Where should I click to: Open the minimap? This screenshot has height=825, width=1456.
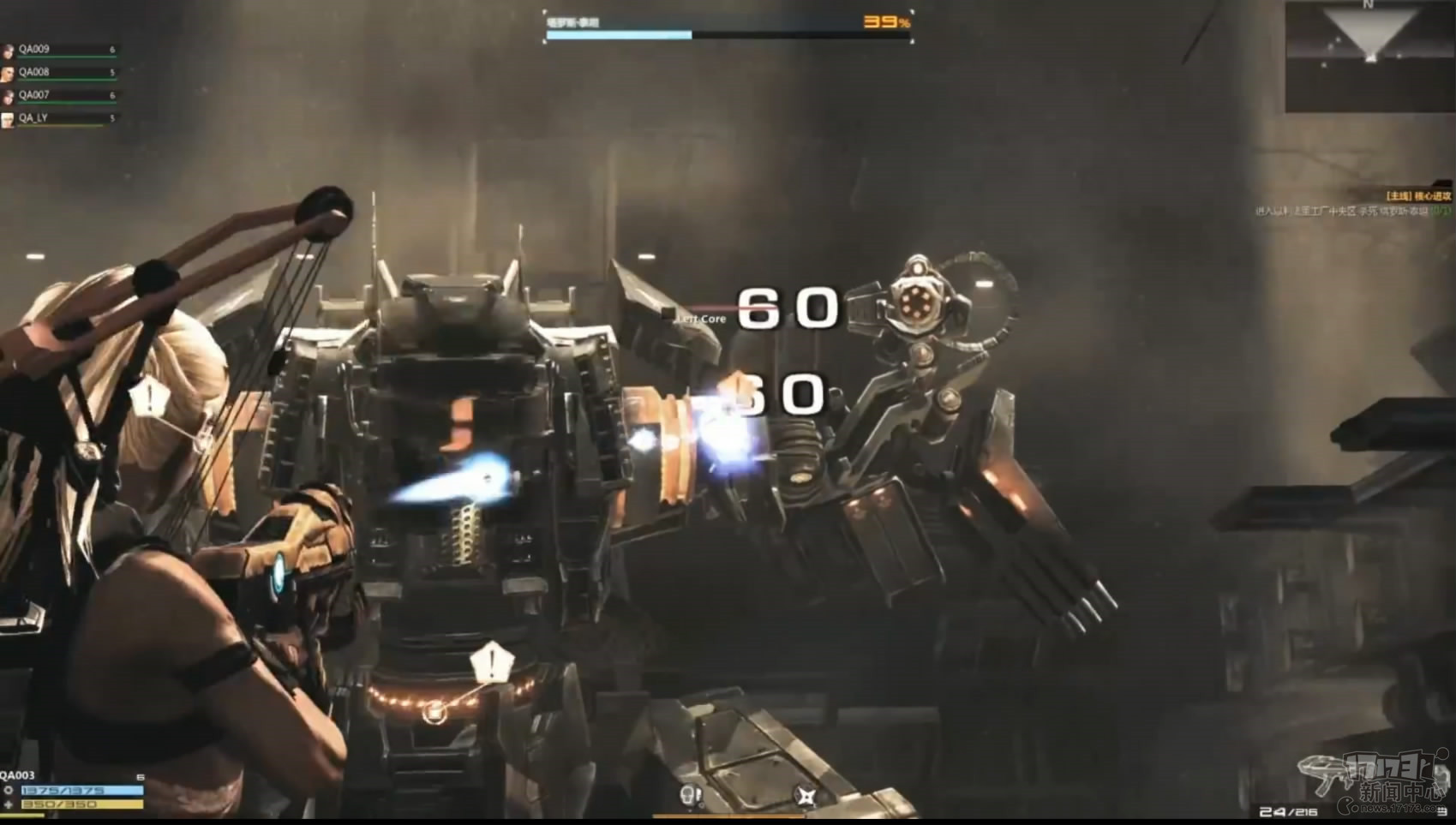click(1369, 56)
